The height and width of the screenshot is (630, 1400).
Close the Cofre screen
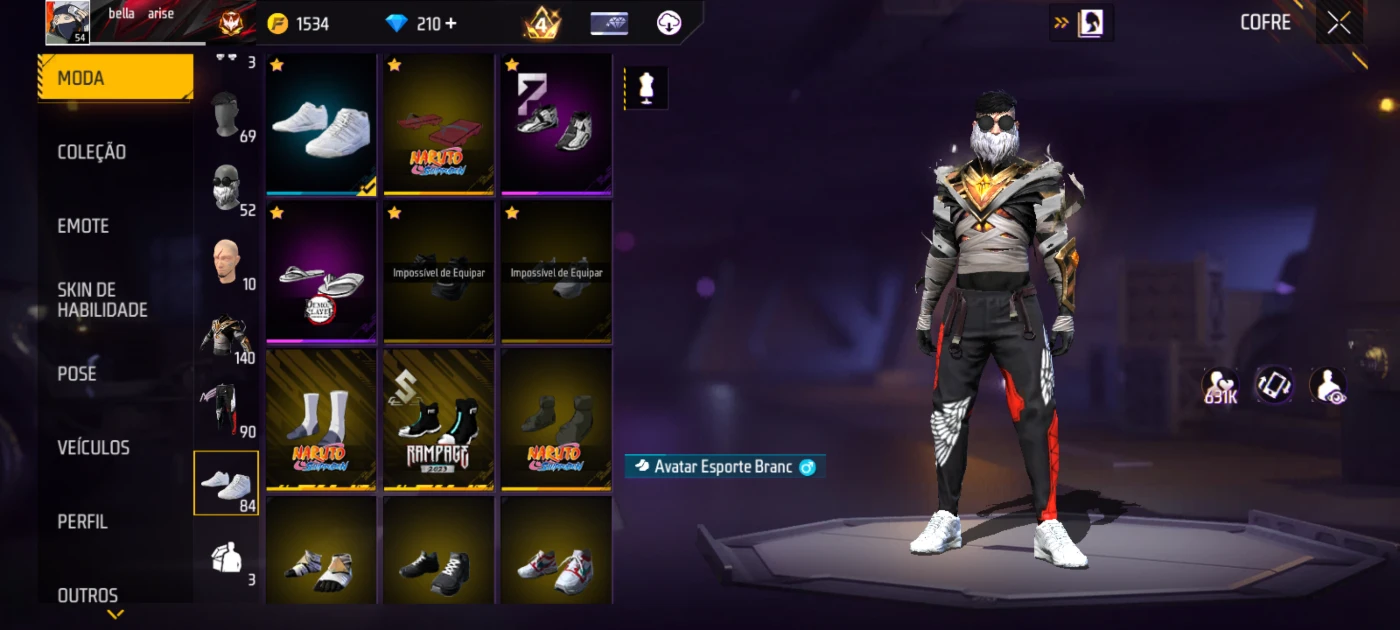point(1339,23)
